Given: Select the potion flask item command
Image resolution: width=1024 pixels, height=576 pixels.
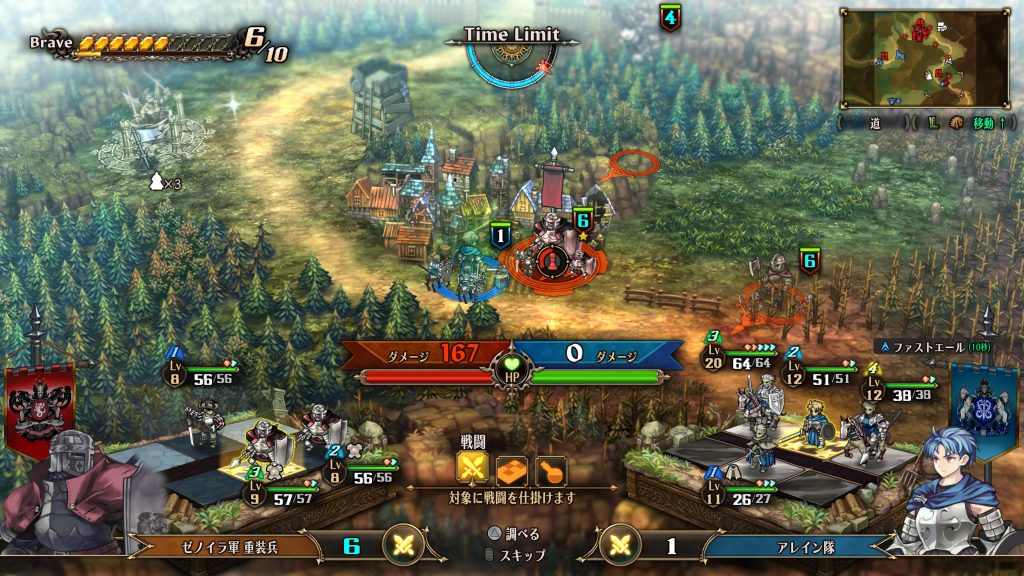Looking at the screenshot, I should [549, 469].
